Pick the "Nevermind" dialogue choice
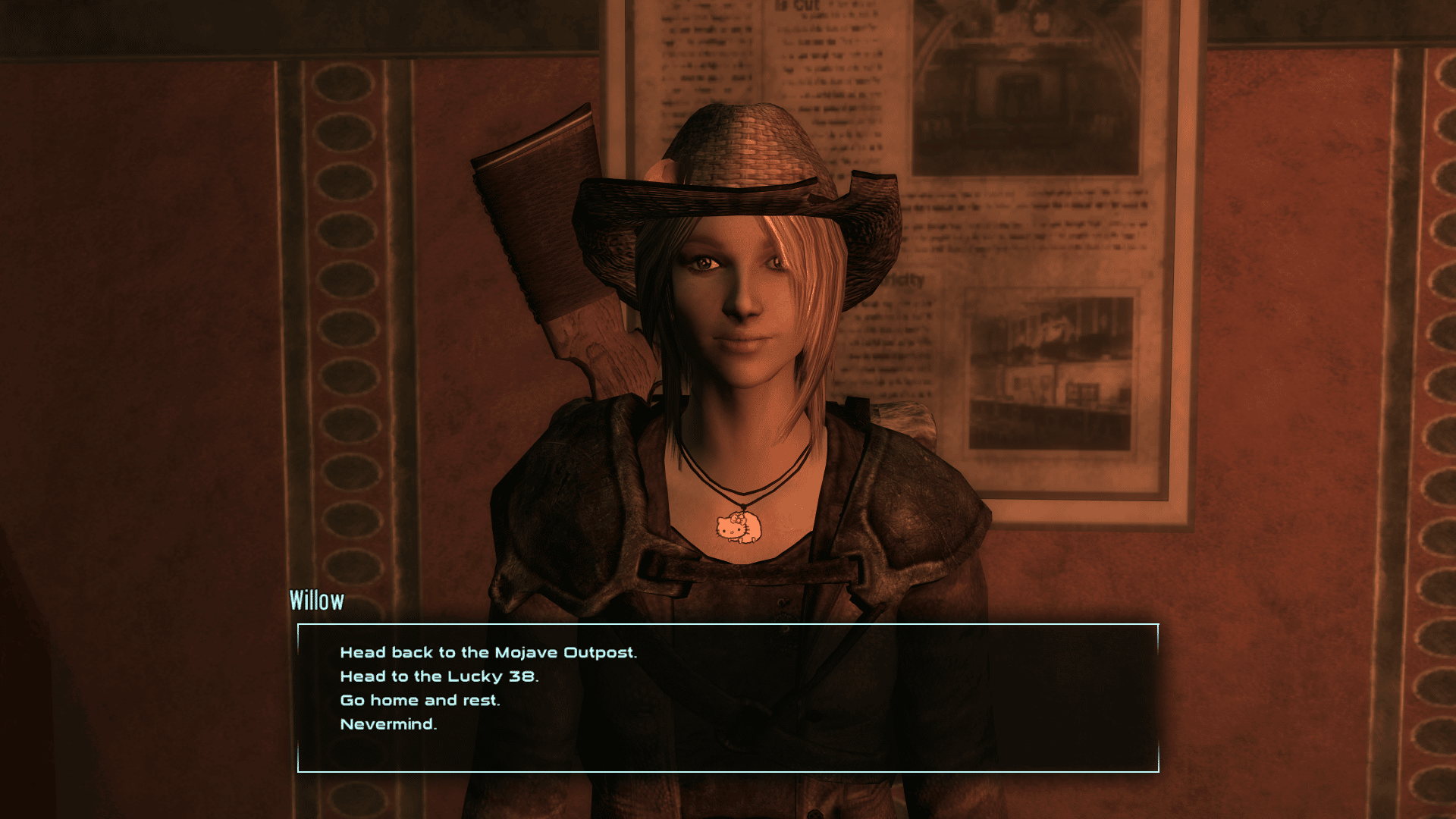Screen dimensions: 1456x819 [388, 724]
